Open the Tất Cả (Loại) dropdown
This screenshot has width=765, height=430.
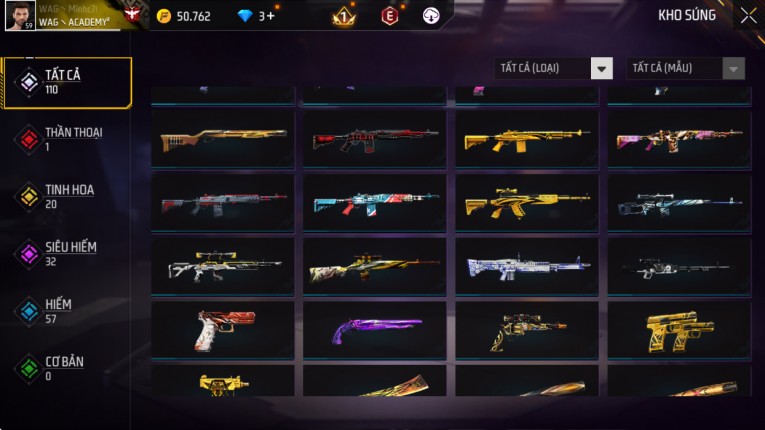point(554,68)
